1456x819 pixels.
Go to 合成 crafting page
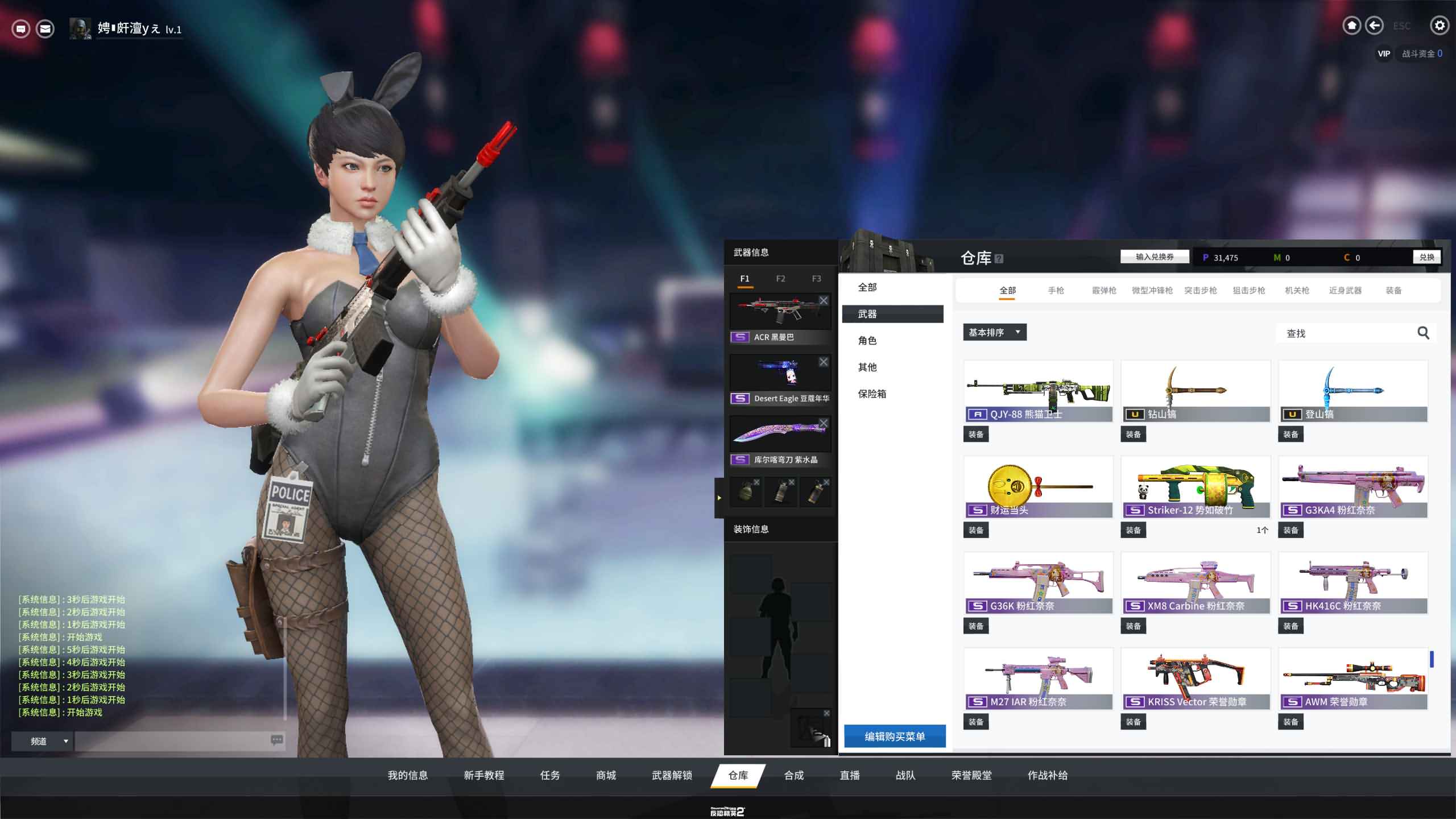coord(793,775)
